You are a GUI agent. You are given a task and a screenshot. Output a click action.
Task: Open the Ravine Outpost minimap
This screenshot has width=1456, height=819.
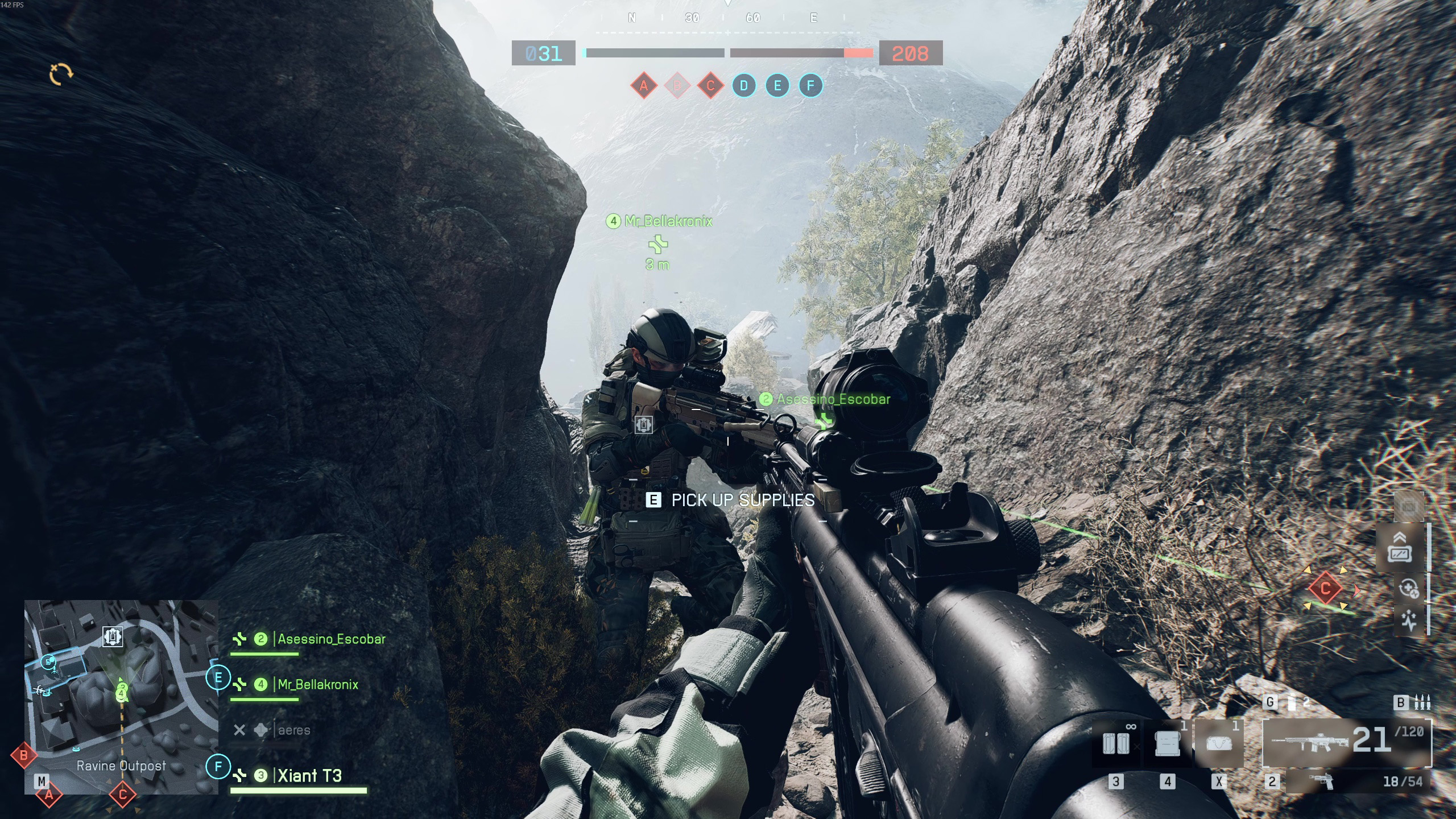coord(121,697)
